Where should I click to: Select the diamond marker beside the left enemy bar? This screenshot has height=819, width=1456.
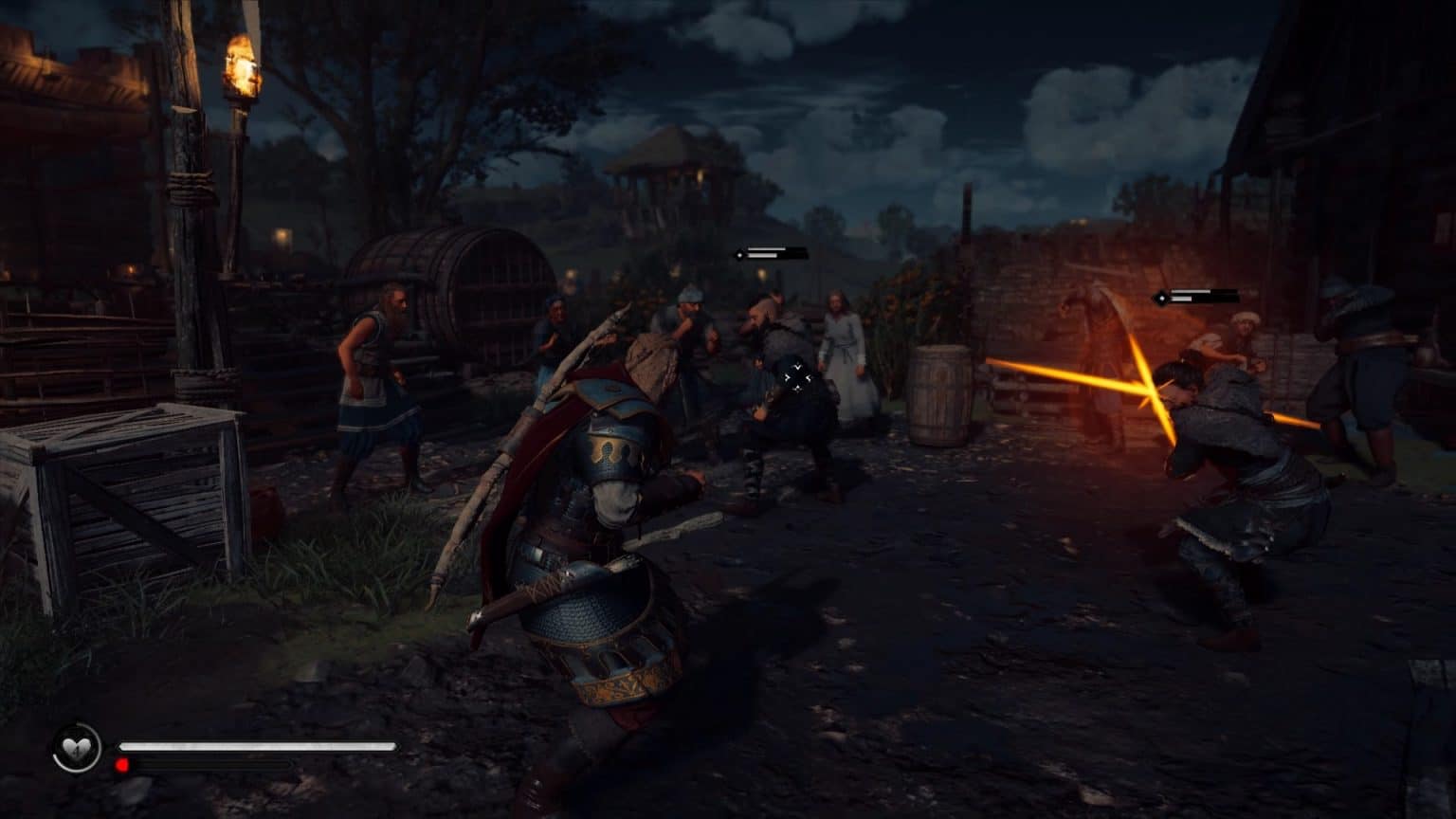pos(739,255)
